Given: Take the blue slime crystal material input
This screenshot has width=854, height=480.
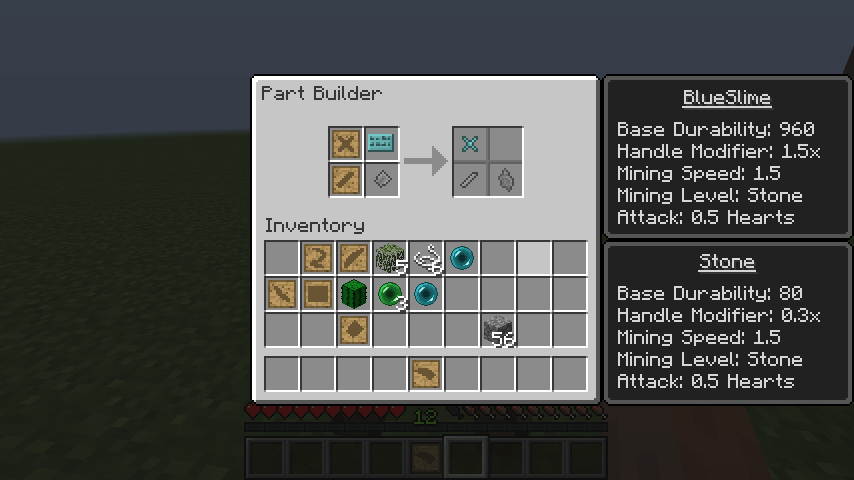Looking at the screenshot, I should point(381,144).
